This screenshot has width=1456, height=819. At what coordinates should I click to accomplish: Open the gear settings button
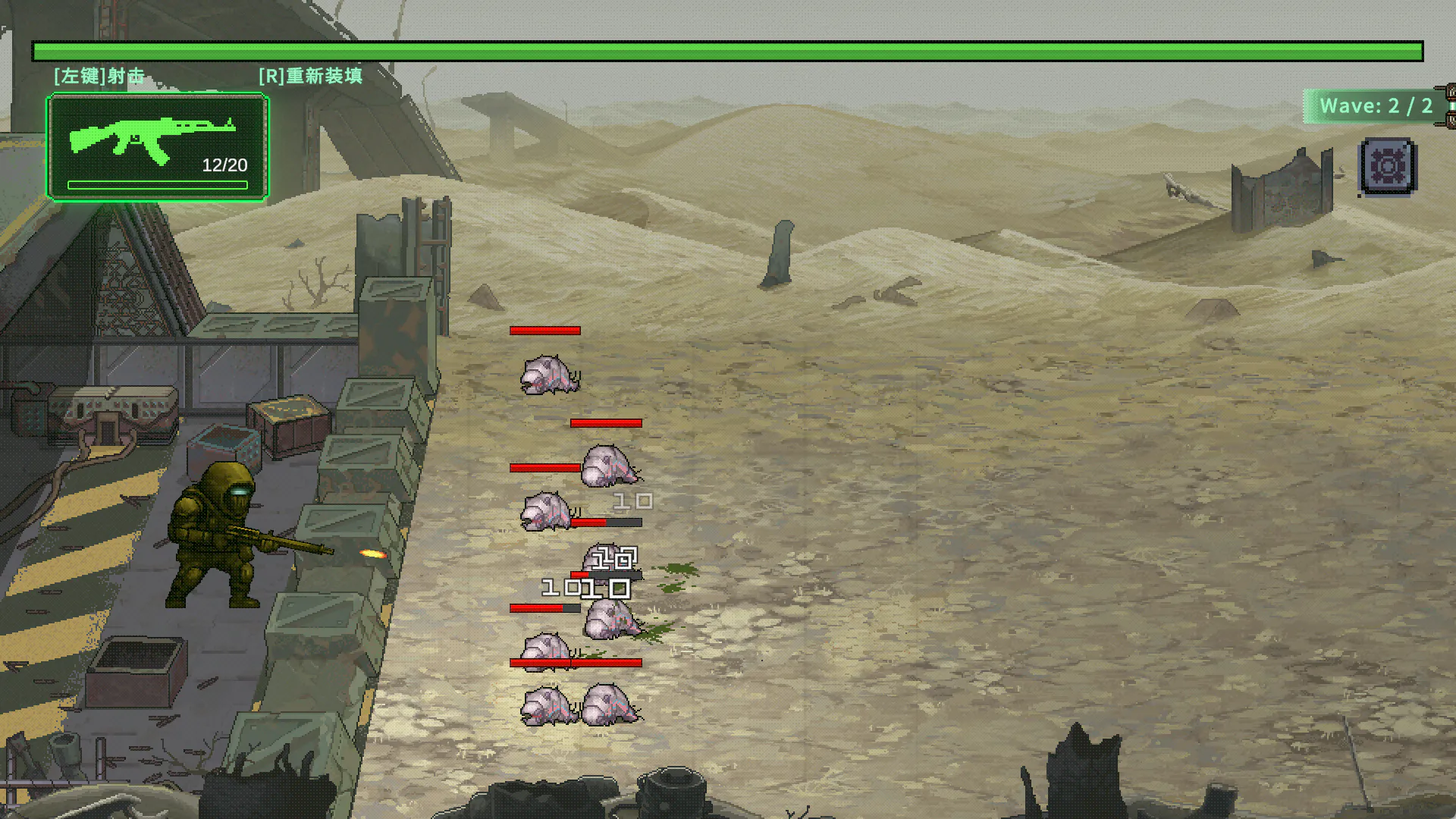tap(1388, 166)
